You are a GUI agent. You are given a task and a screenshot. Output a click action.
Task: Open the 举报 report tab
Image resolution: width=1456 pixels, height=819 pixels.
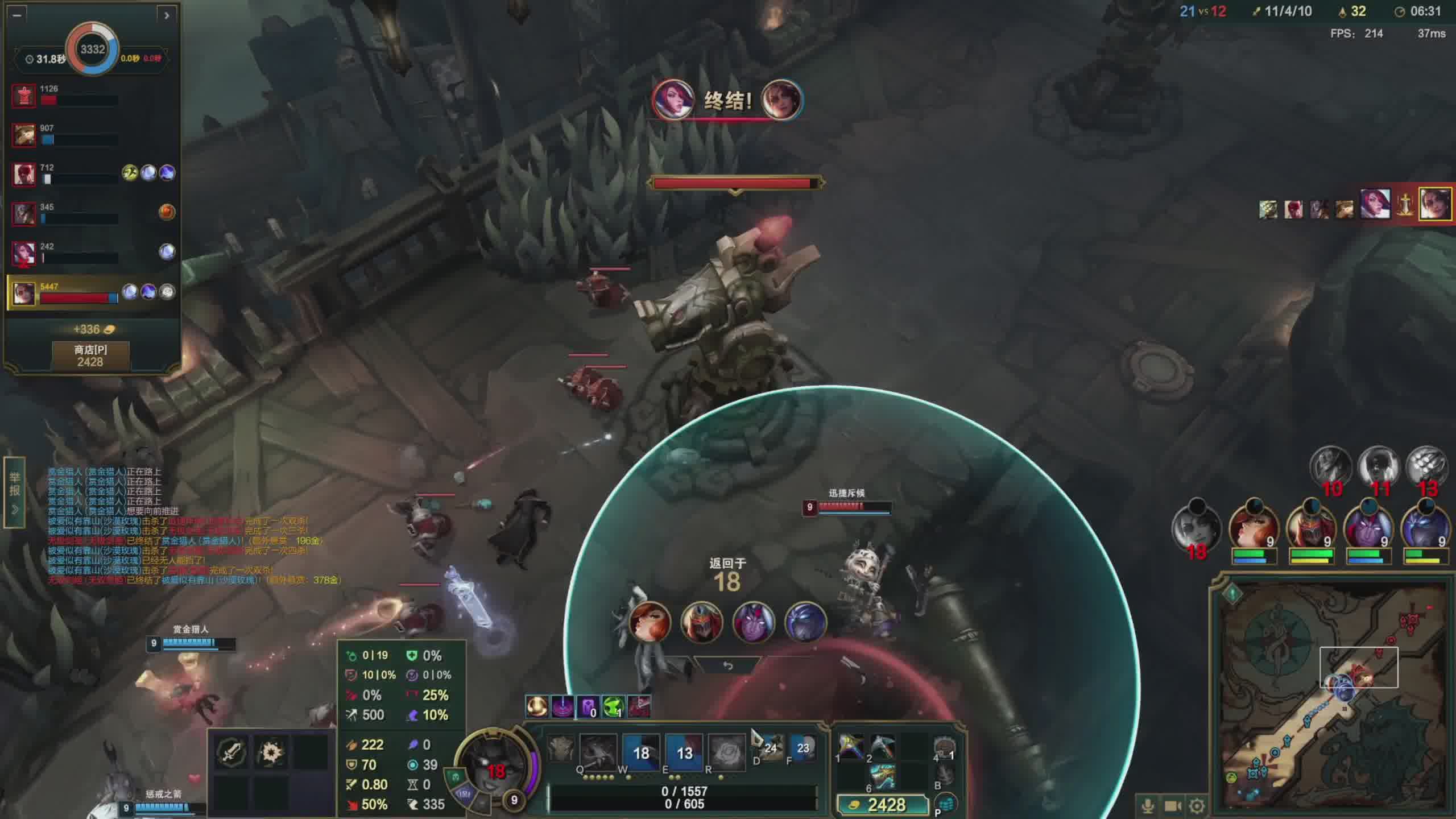15,491
